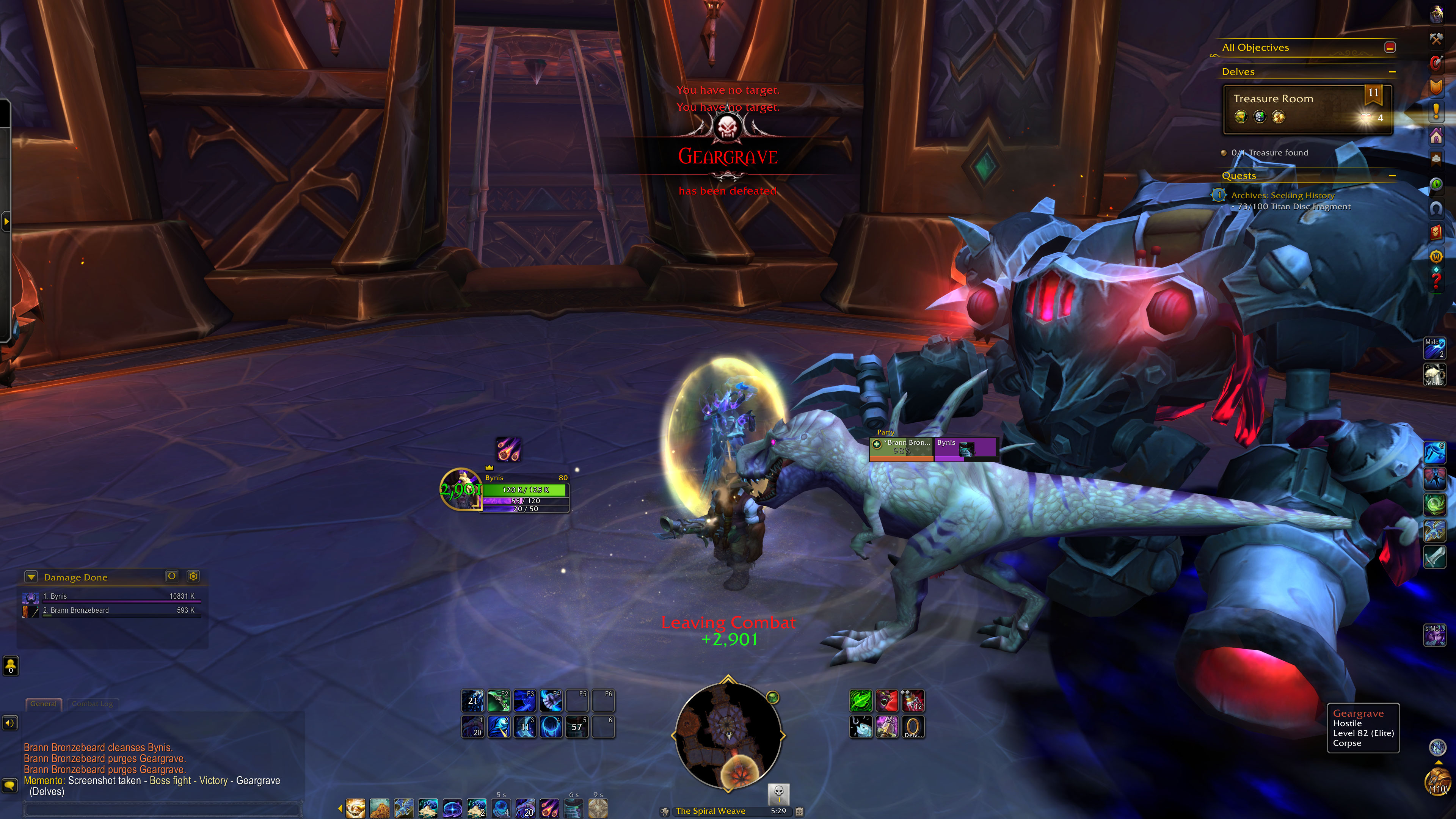Click the minimap
Screen dimensions: 1456x819
[x=728, y=735]
